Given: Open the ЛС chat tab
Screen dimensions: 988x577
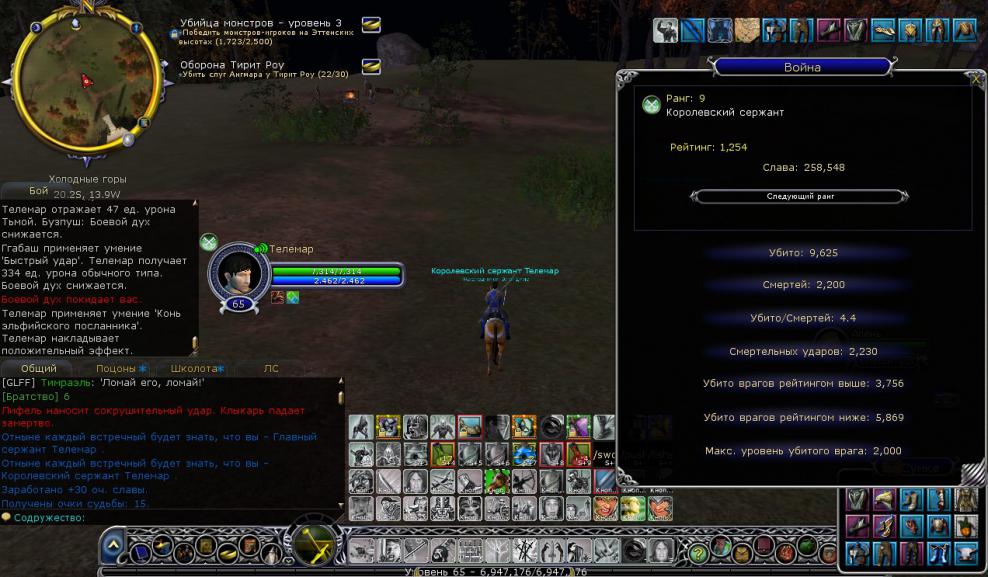Looking at the screenshot, I should click(271, 369).
